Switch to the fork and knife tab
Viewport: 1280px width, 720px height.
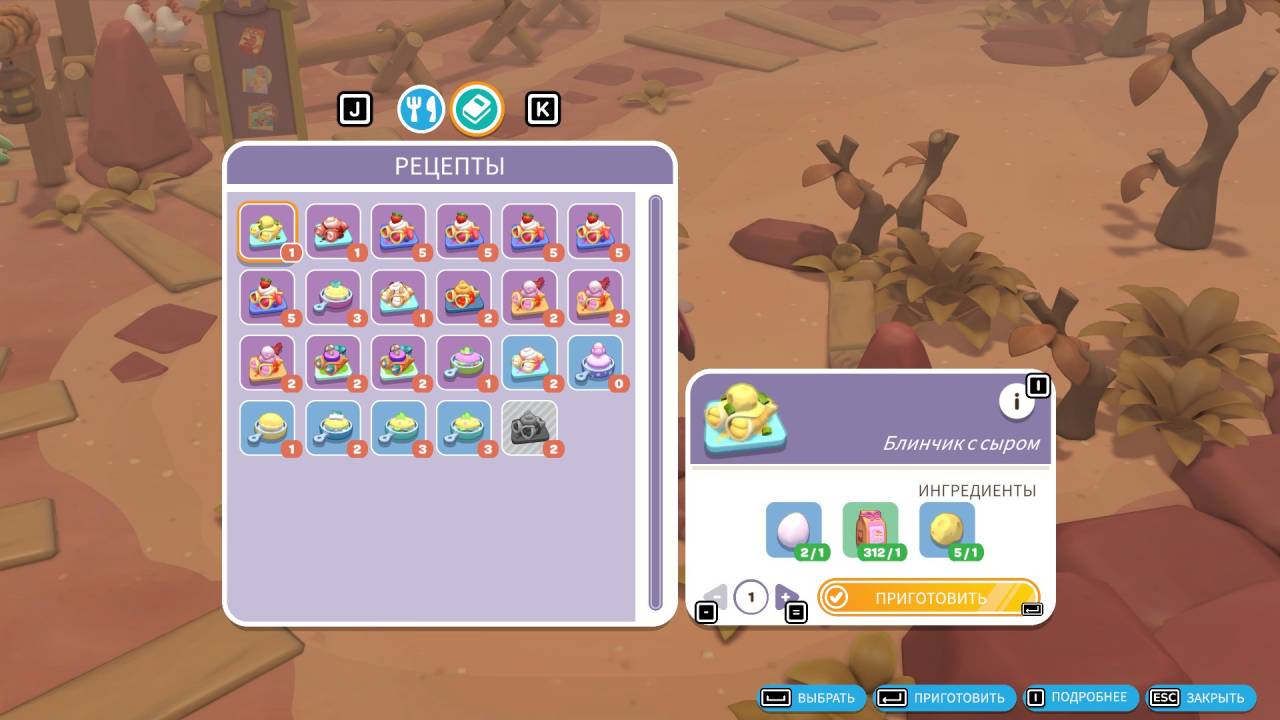[421, 109]
